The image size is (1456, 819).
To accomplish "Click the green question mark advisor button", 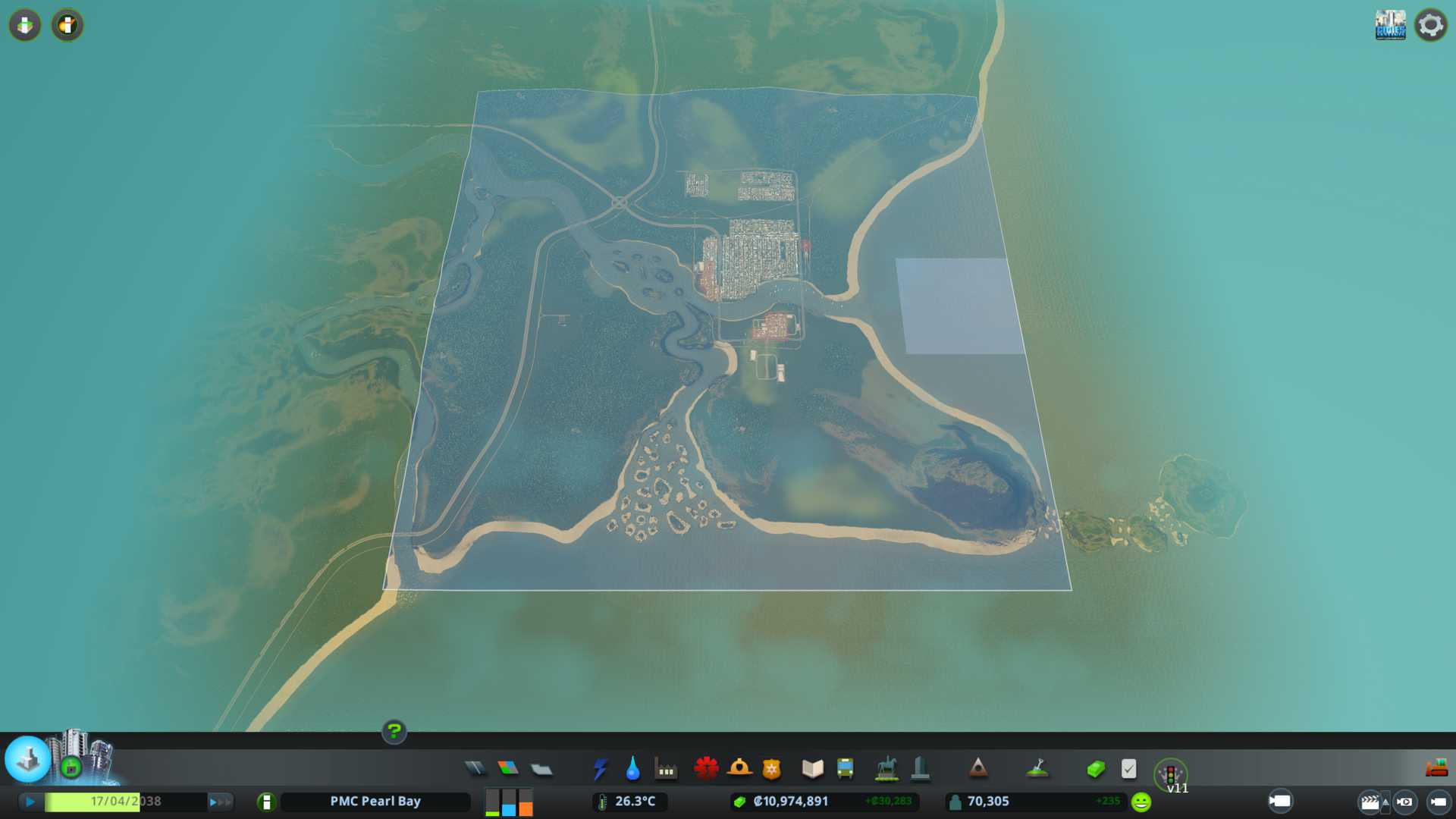I will (394, 732).
